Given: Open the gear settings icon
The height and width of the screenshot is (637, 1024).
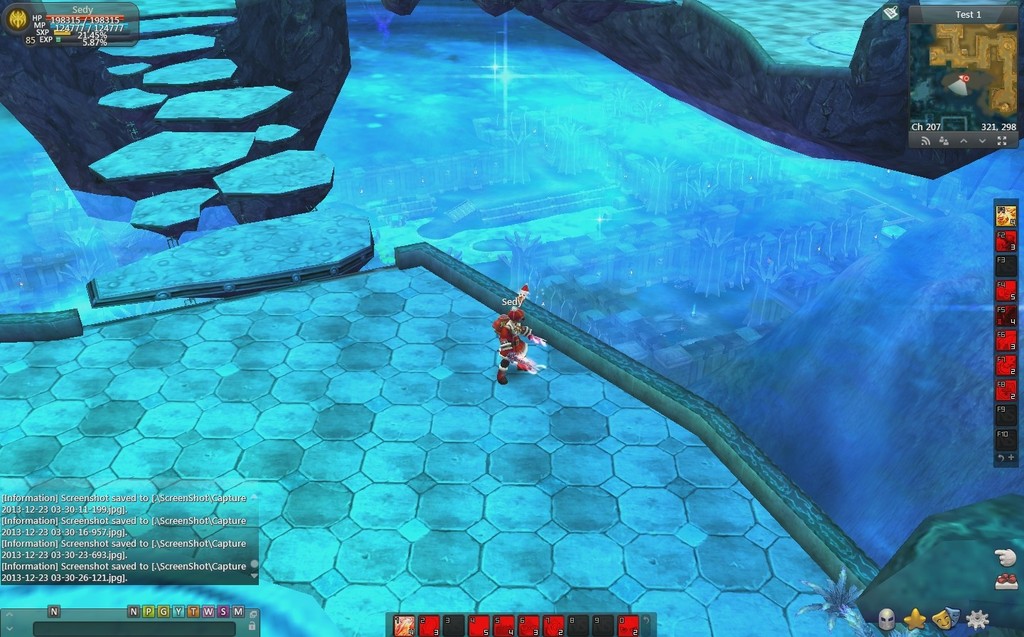Looking at the screenshot, I should click(x=976, y=620).
